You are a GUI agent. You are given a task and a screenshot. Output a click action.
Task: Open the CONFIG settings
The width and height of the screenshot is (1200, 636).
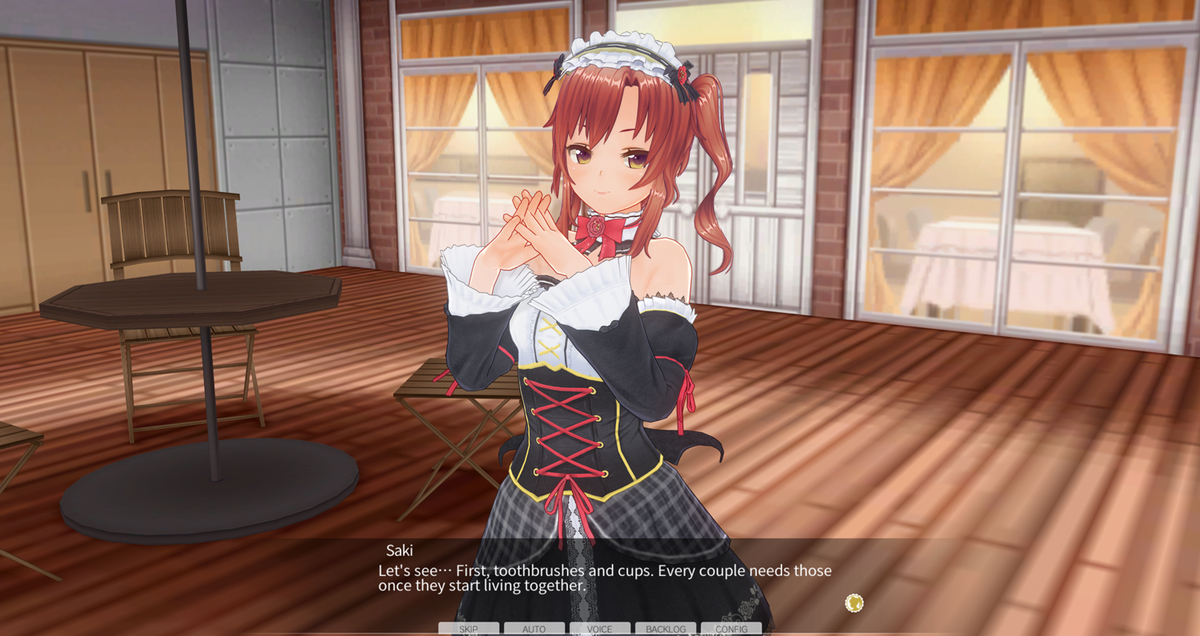pyautogui.click(x=731, y=629)
